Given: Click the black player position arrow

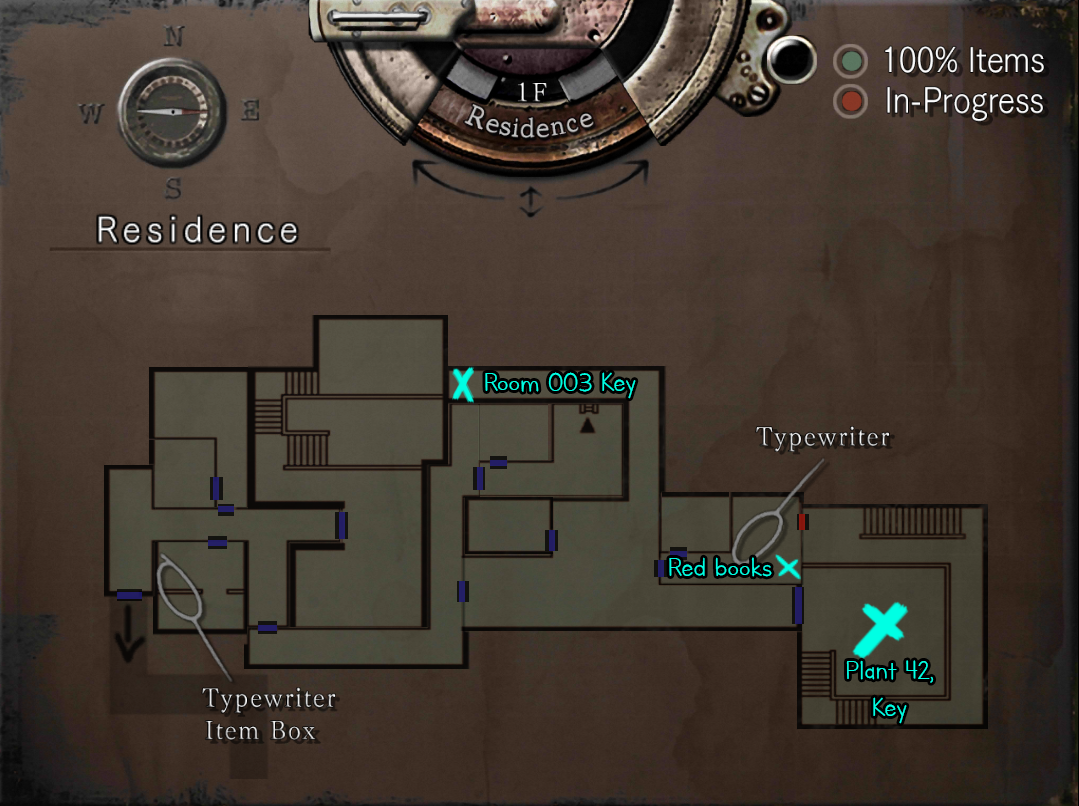Looking at the screenshot, I should point(588,427).
